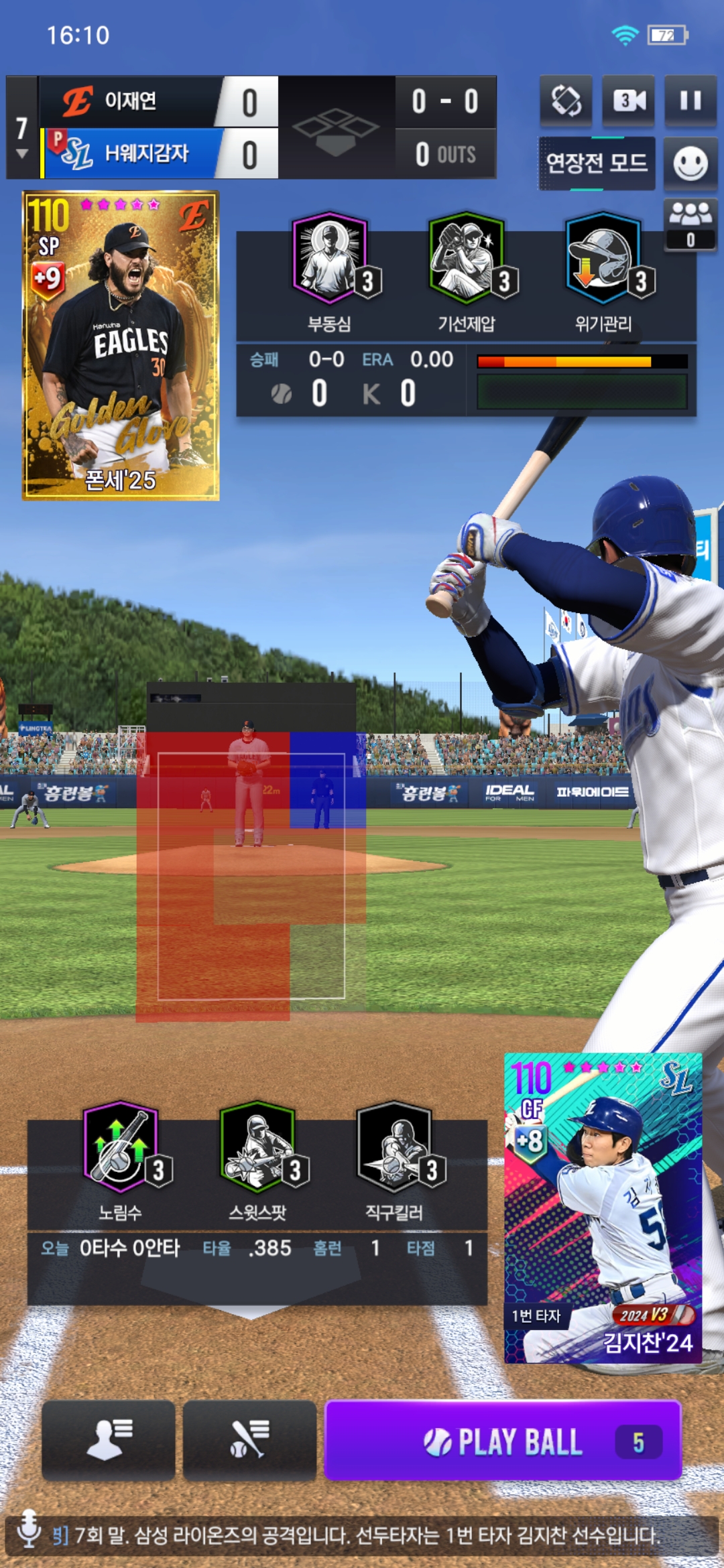Collapse the batter stats panel arrow
724x1568 pixels.
[x=248, y=1310]
